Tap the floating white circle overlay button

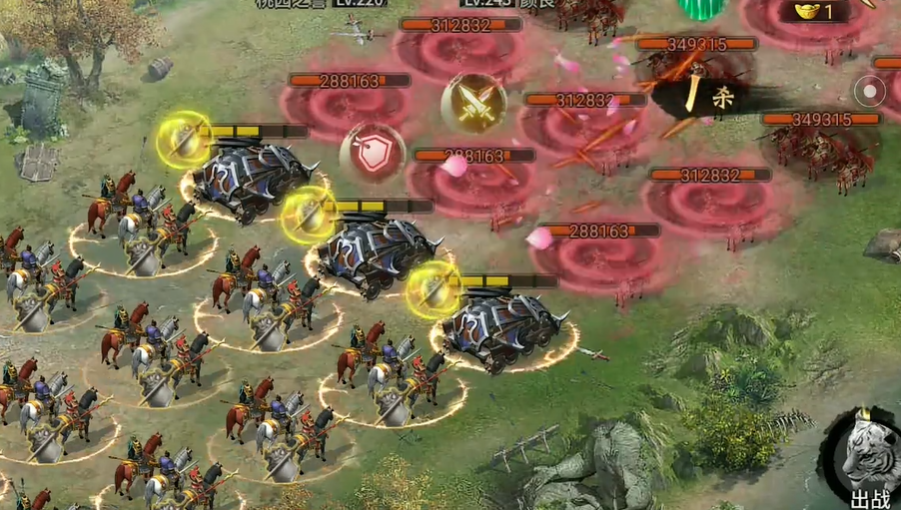(x=870, y=92)
